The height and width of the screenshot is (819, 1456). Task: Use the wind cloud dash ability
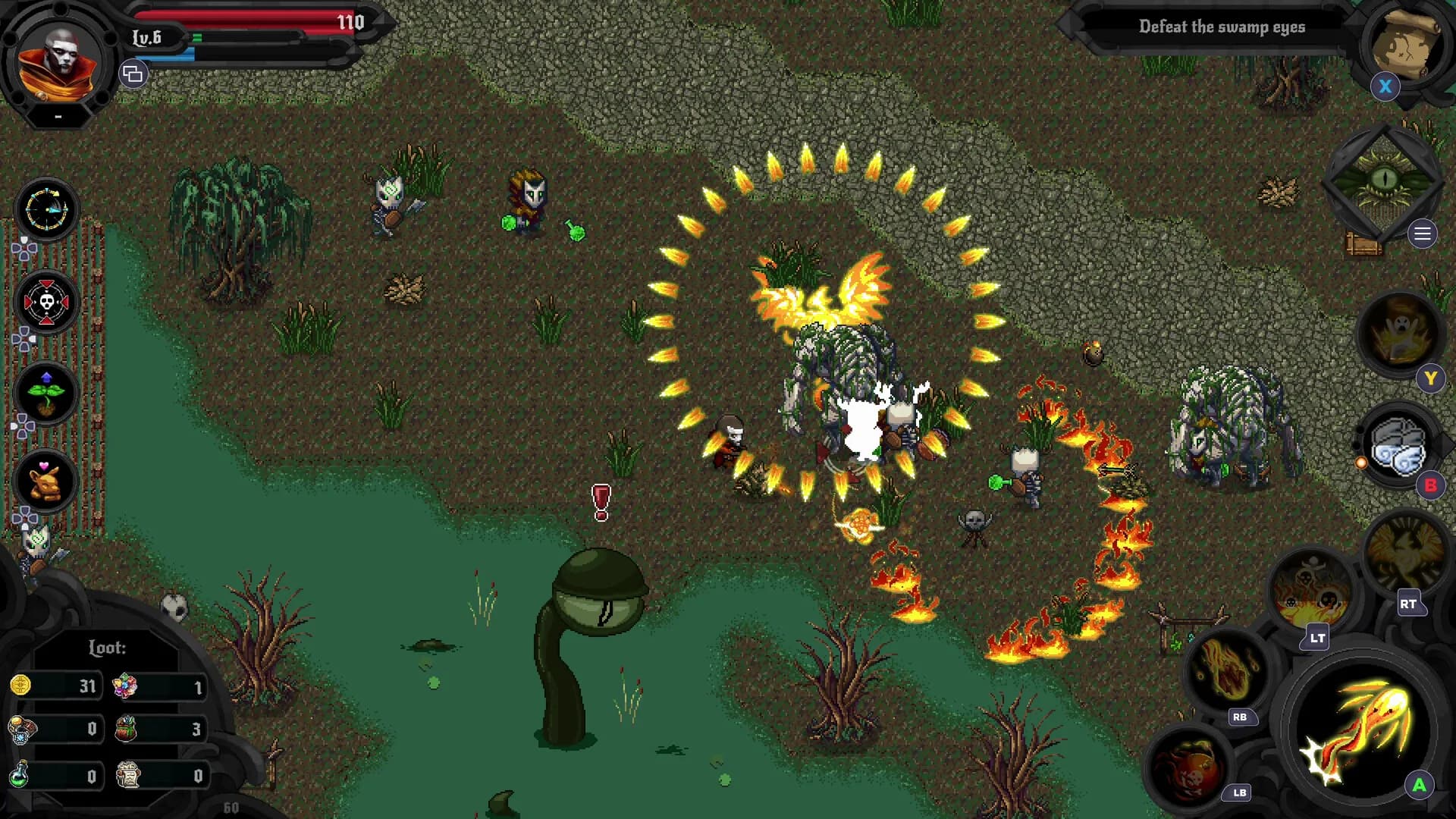tap(1399, 447)
